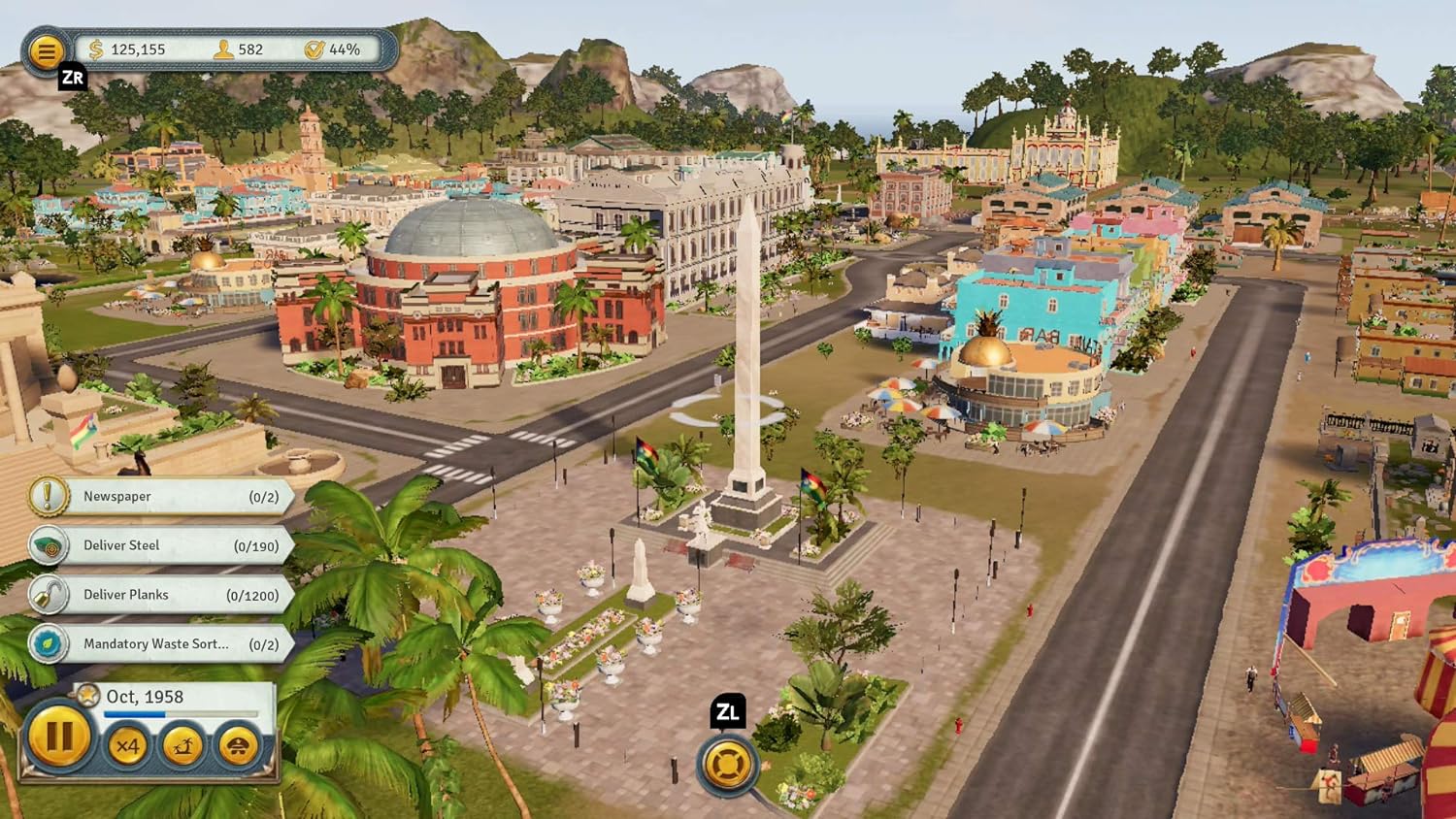Open the main menu via hamburger icon

[x=46, y=50]
